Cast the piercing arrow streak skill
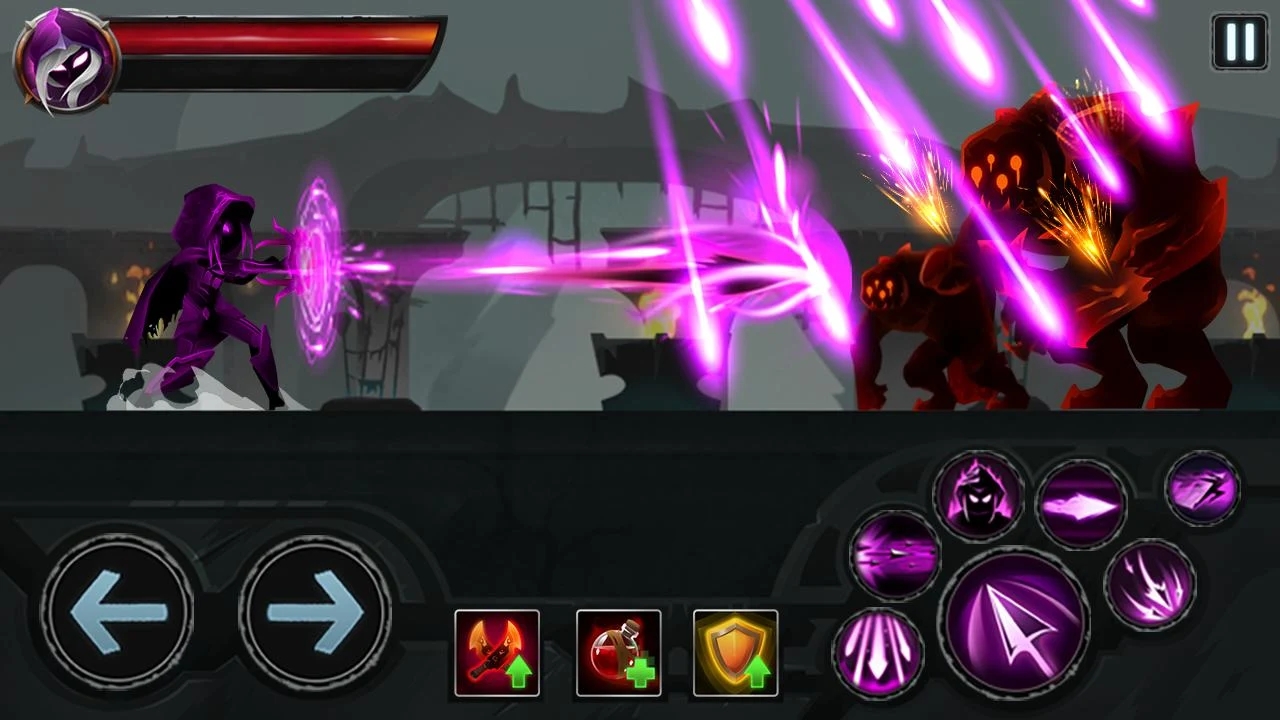This screenshot has width=1280, height=720. [895, 553]
